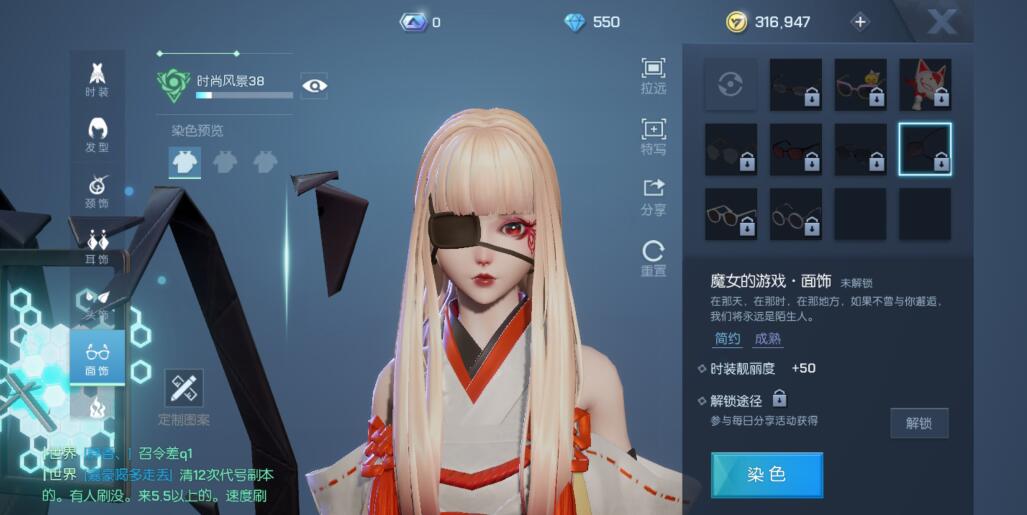1027x515 pixels.
Task: Click the unequip slot with circular arrows
Action: [x=731, y=84]
